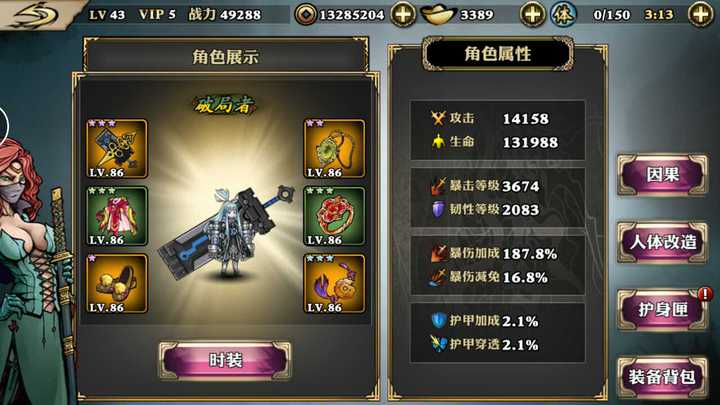The height and width of the screenshot is (405, 720).
Task: Select the golden shoes slot
Action: tap(117, 283)
